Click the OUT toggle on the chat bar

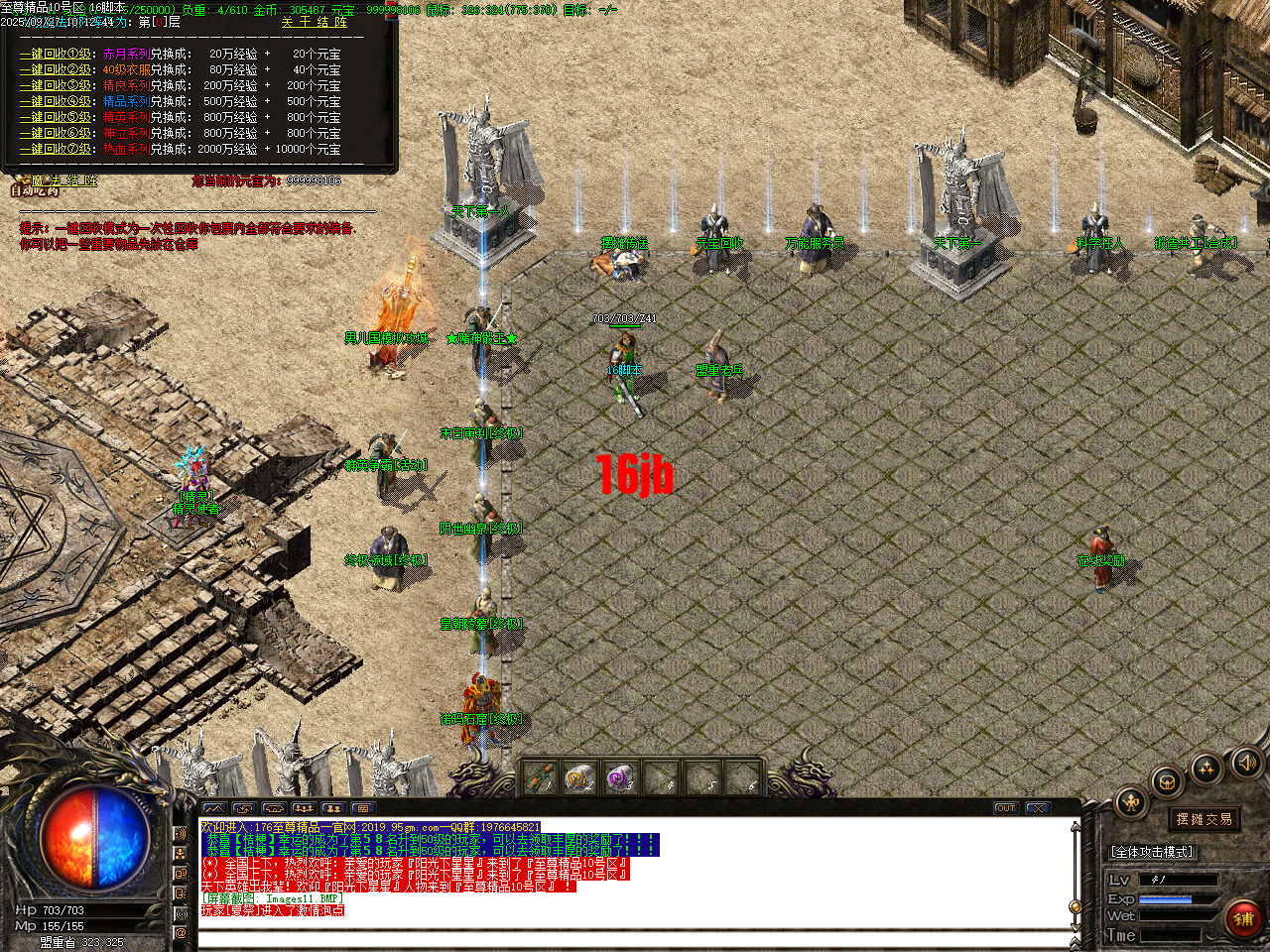pos(1006,807)
